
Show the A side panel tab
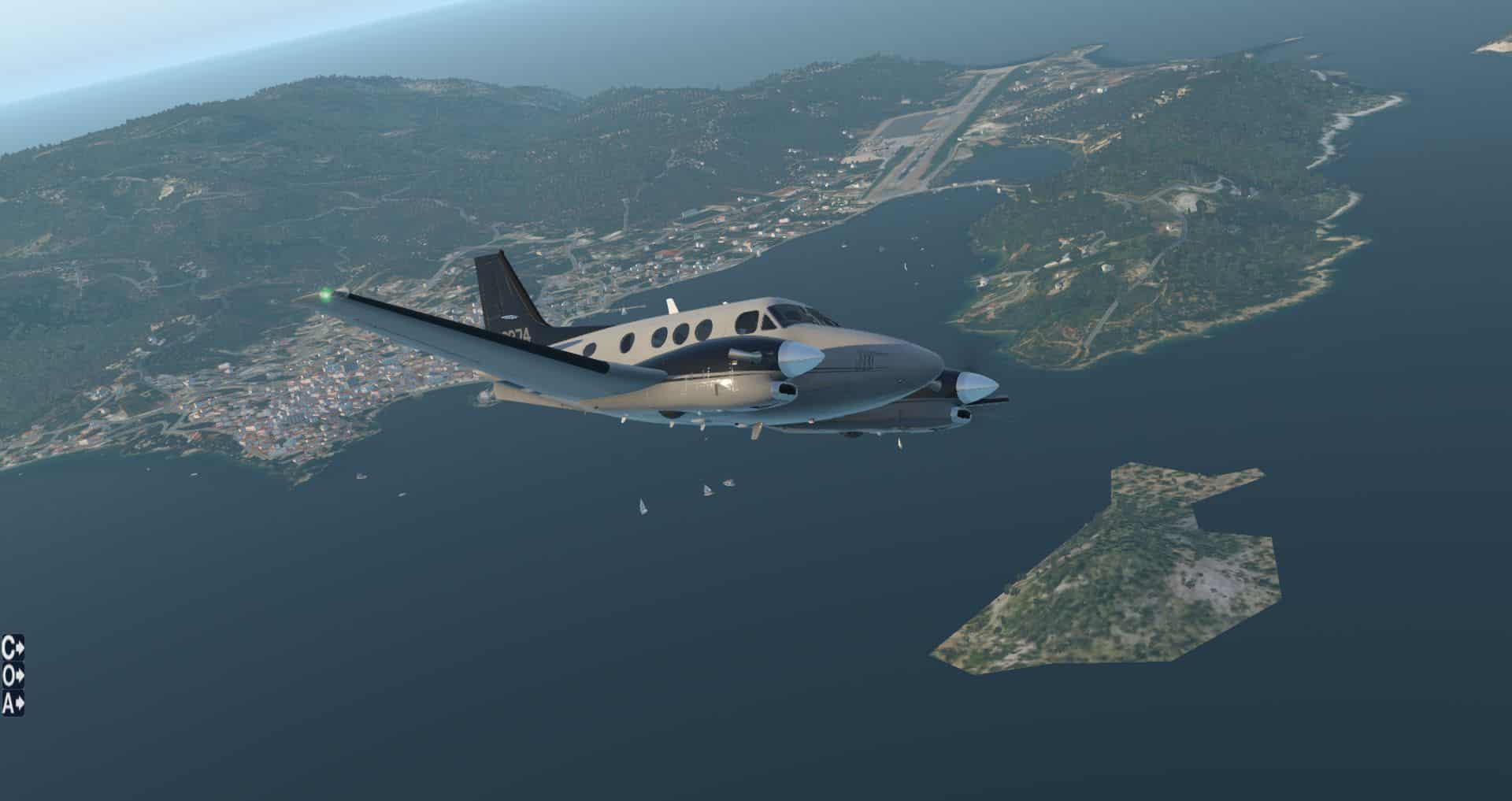[x=13, y=702]
